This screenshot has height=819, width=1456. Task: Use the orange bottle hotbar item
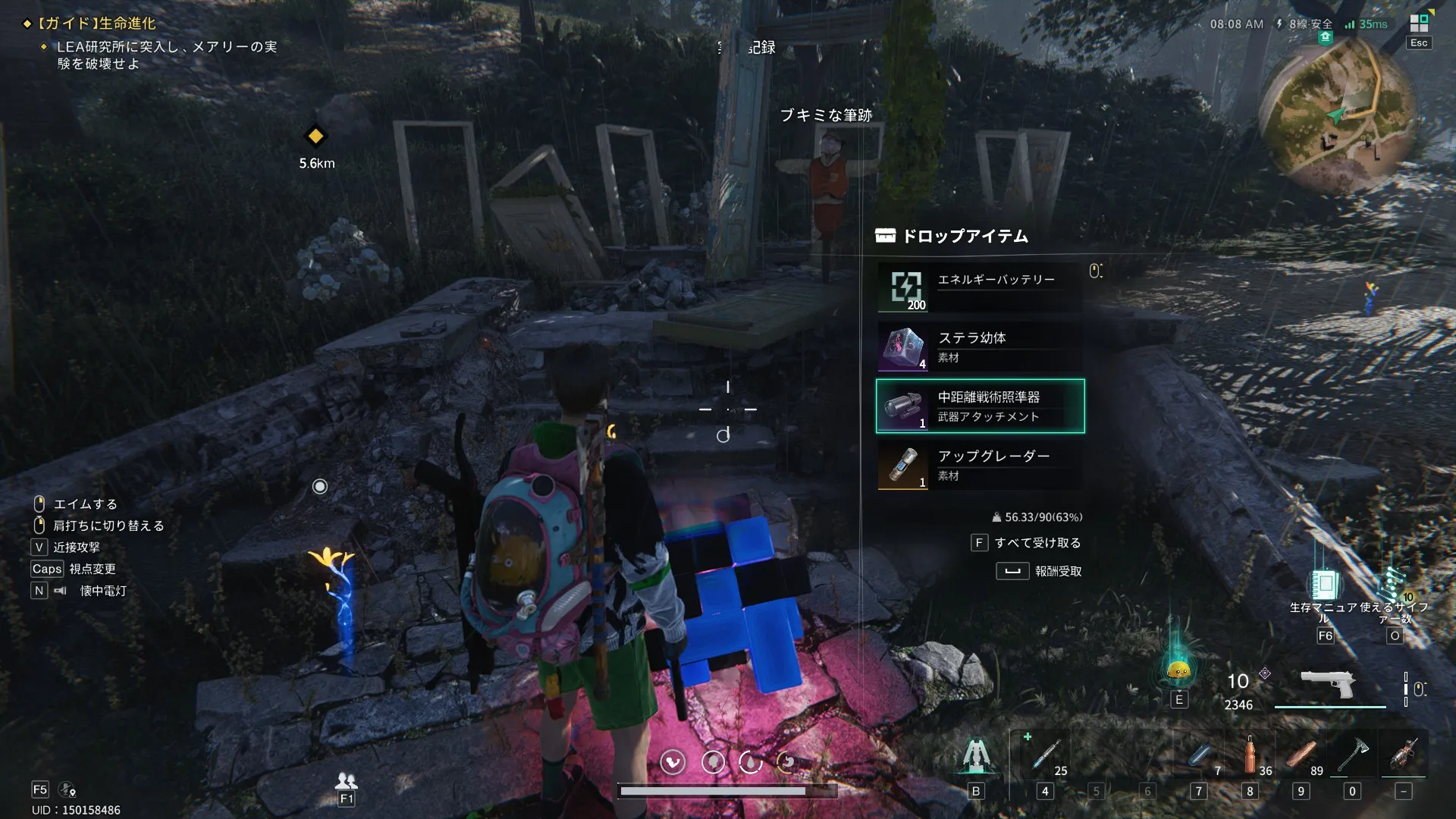(x=1250, y=755)
